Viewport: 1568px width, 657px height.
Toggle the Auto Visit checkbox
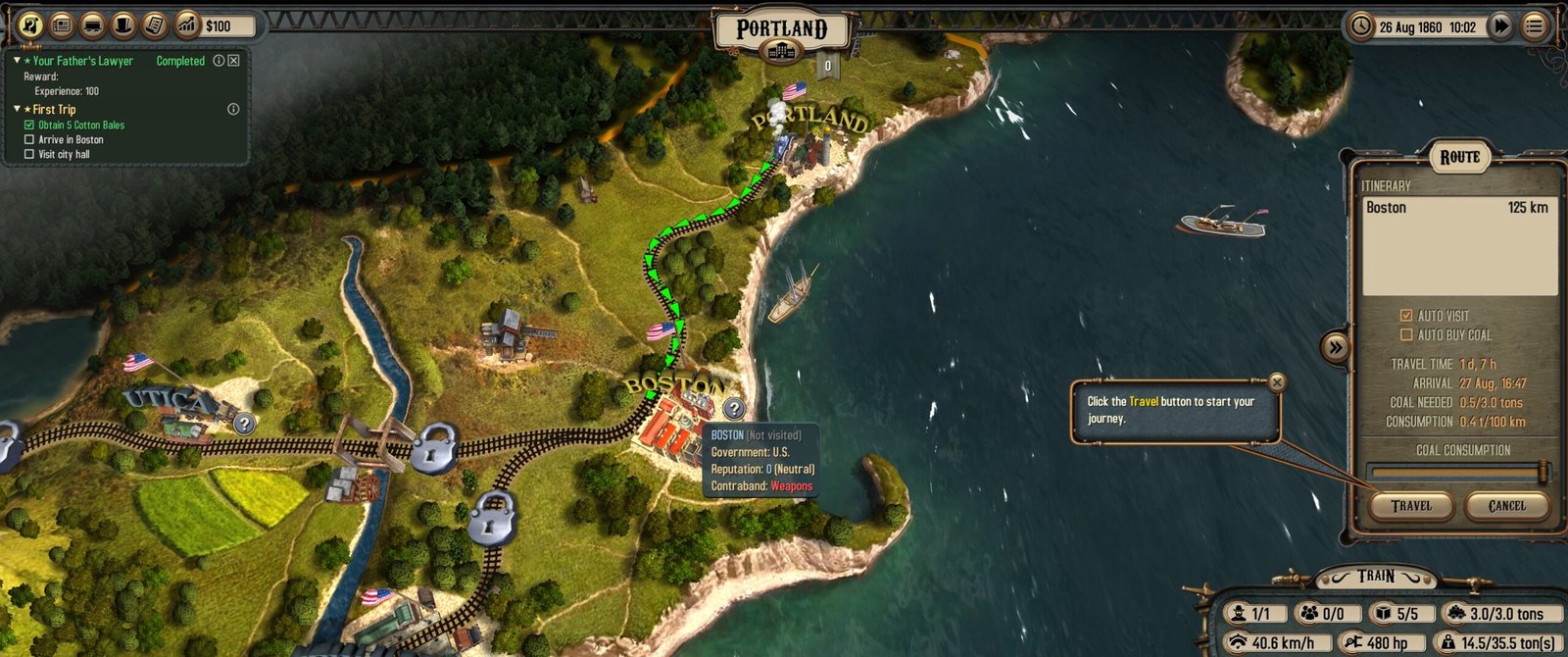coord(1406,316)
